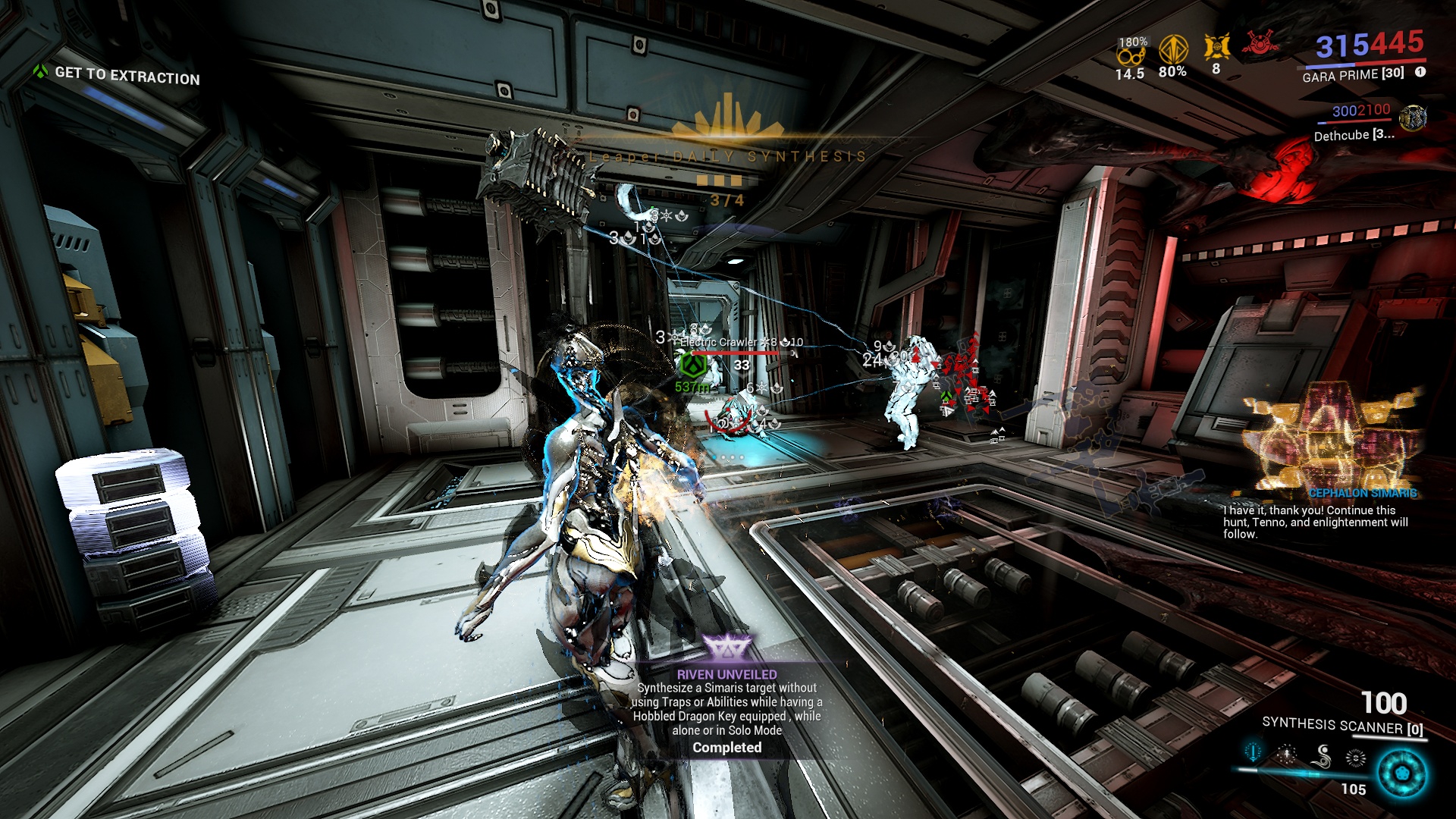Open the Riven Unveiled challenge notification
Viewport: 1456px width, 819px height.
(727, 702)
